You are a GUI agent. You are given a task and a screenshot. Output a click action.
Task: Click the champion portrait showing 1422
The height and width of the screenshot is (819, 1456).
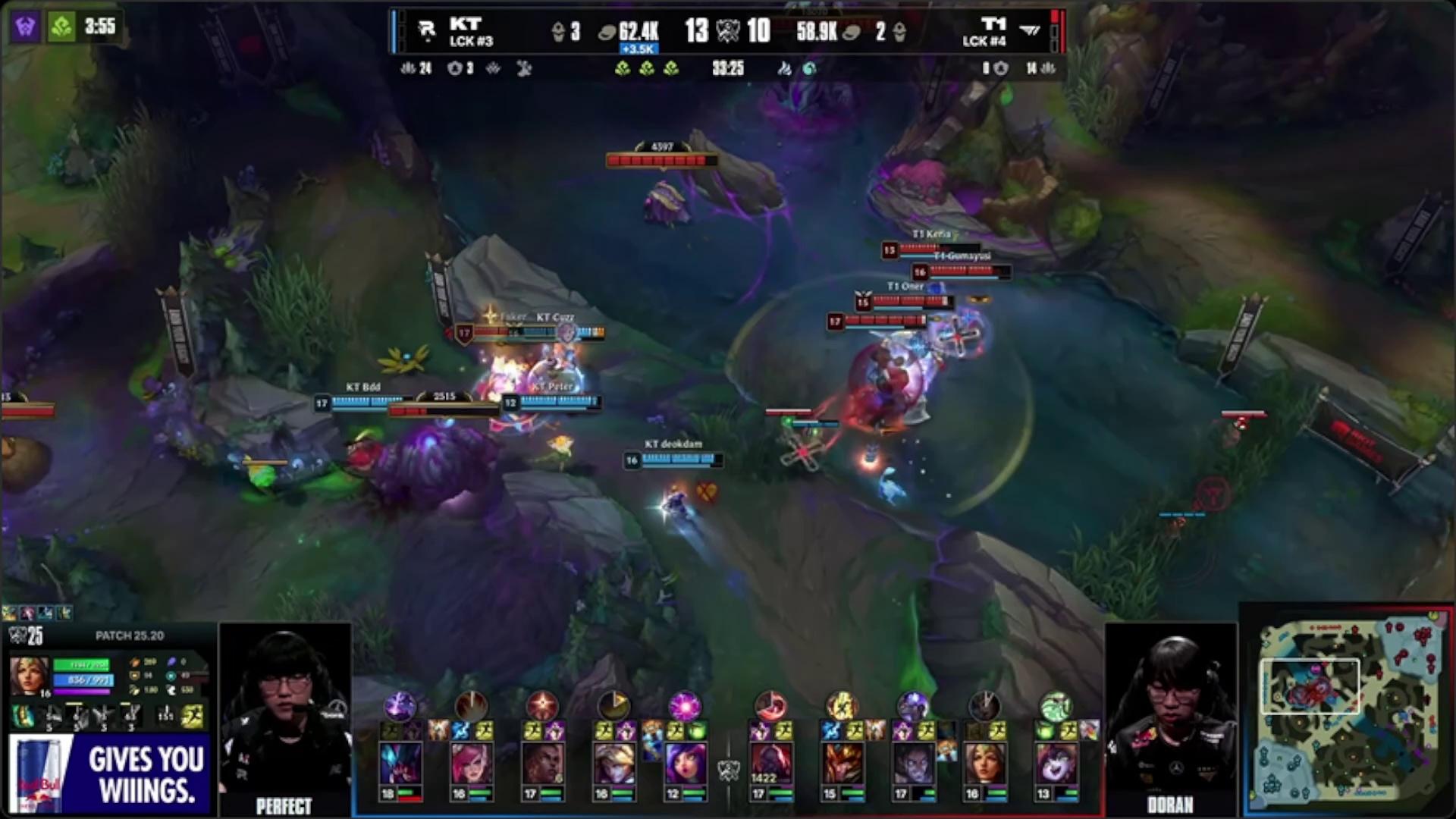[770, 764]
